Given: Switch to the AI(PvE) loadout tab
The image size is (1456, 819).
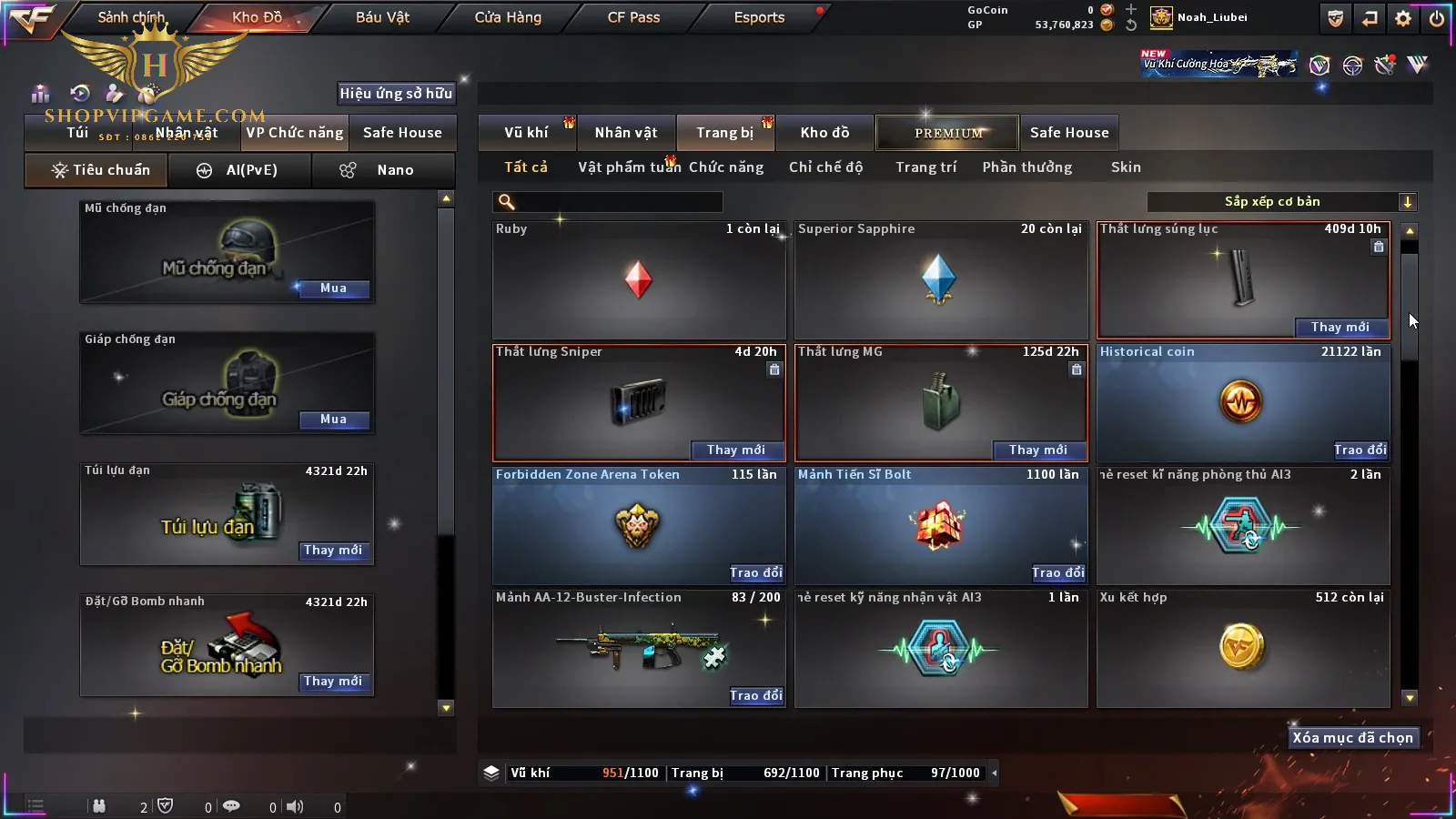Looking at the screenshot, I should [240, 170].
